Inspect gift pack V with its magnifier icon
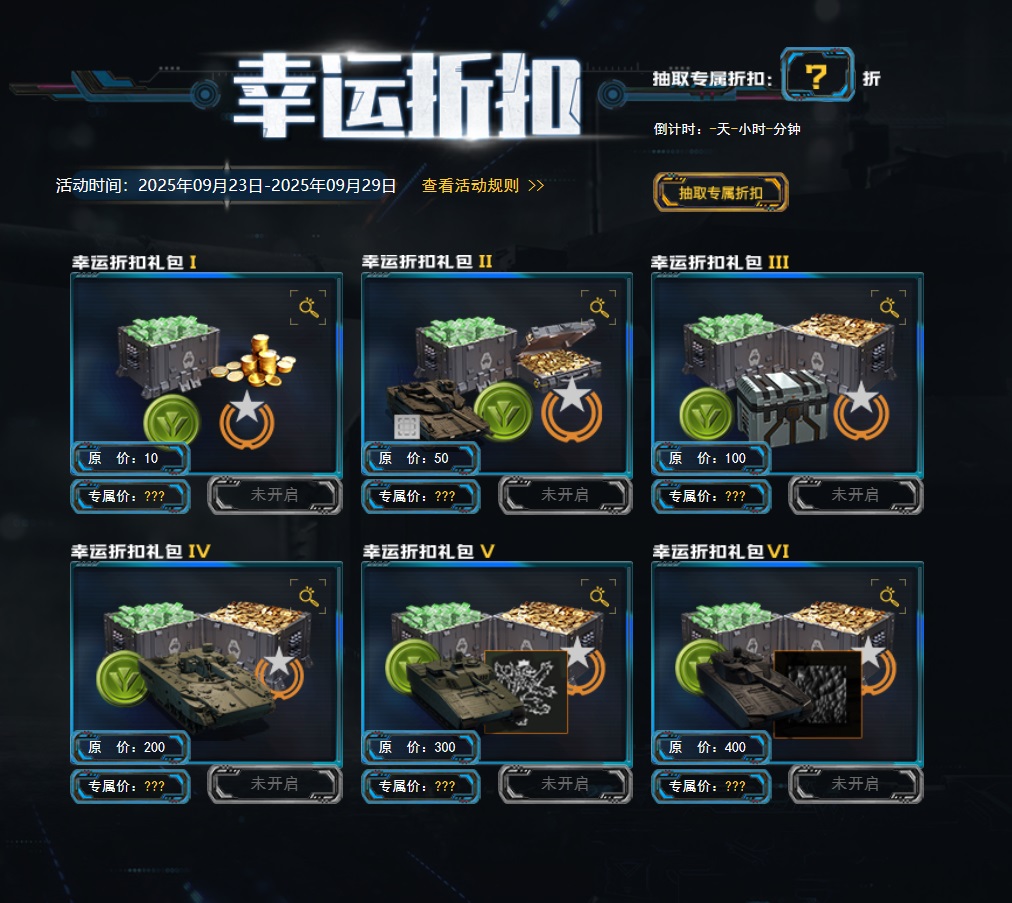 coord(598,597)
